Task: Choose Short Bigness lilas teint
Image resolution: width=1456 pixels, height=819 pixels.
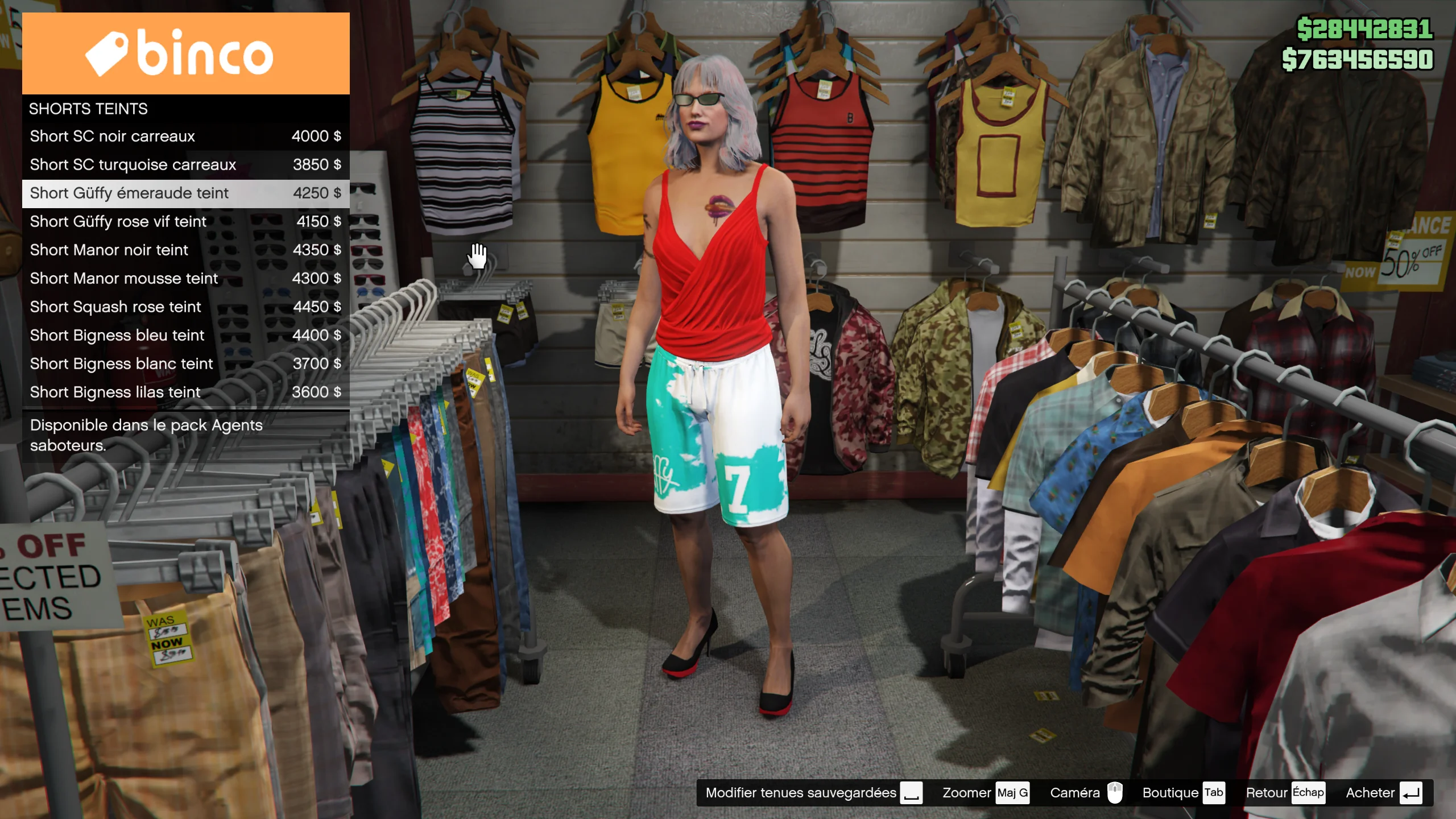Action: tap(185, 392)
